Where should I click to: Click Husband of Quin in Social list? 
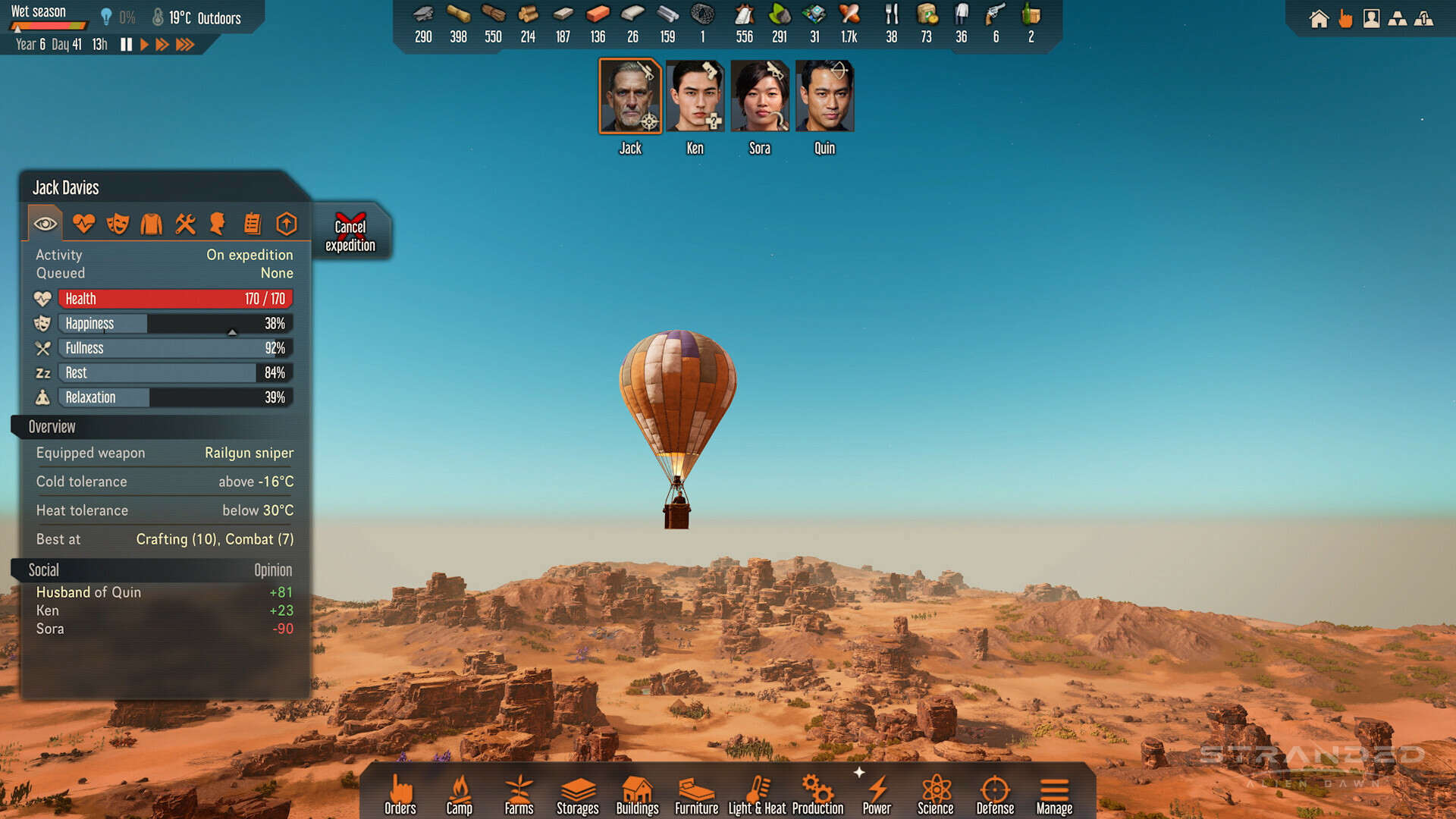point(89,592)
